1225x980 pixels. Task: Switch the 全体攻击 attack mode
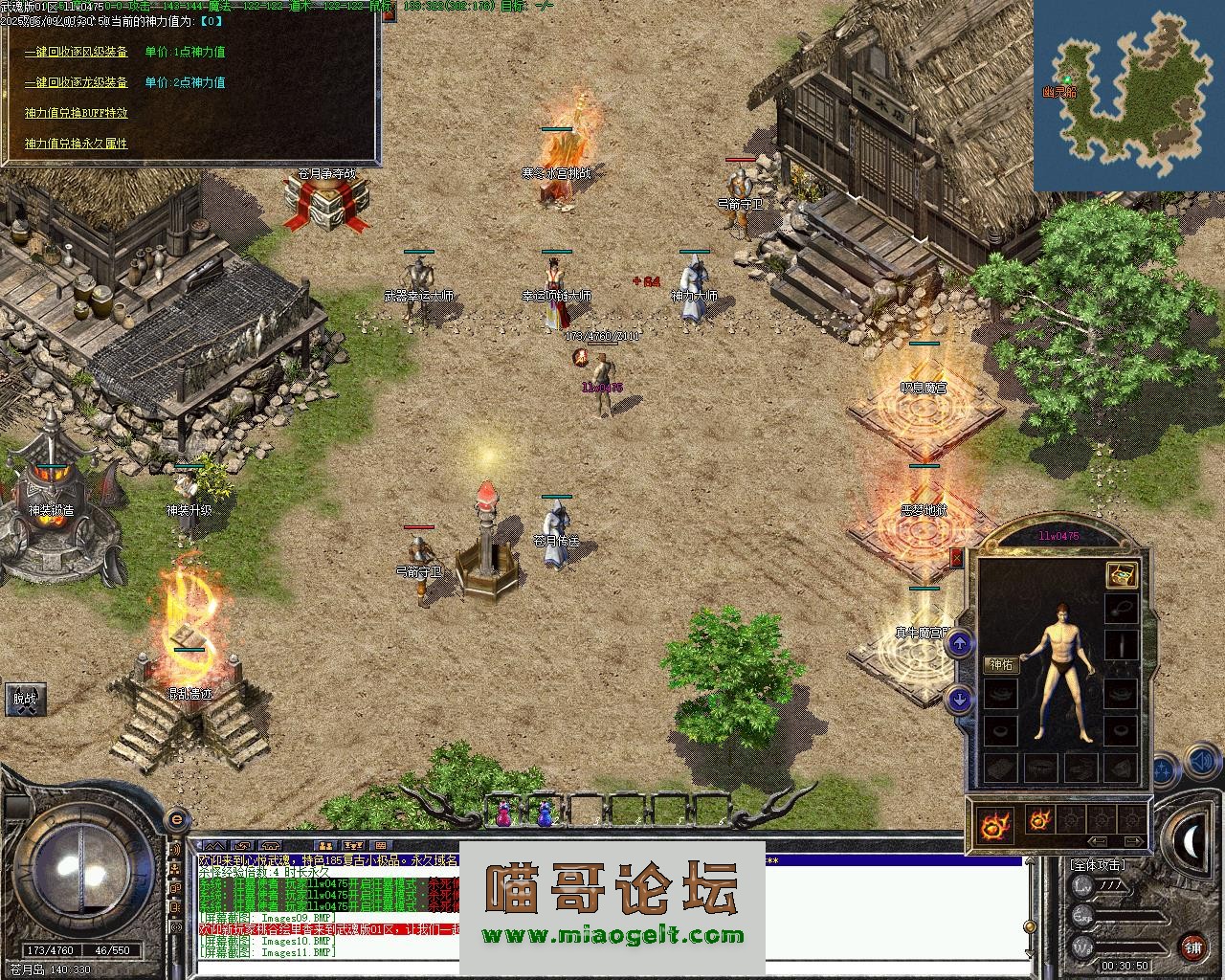point(1099,864)
